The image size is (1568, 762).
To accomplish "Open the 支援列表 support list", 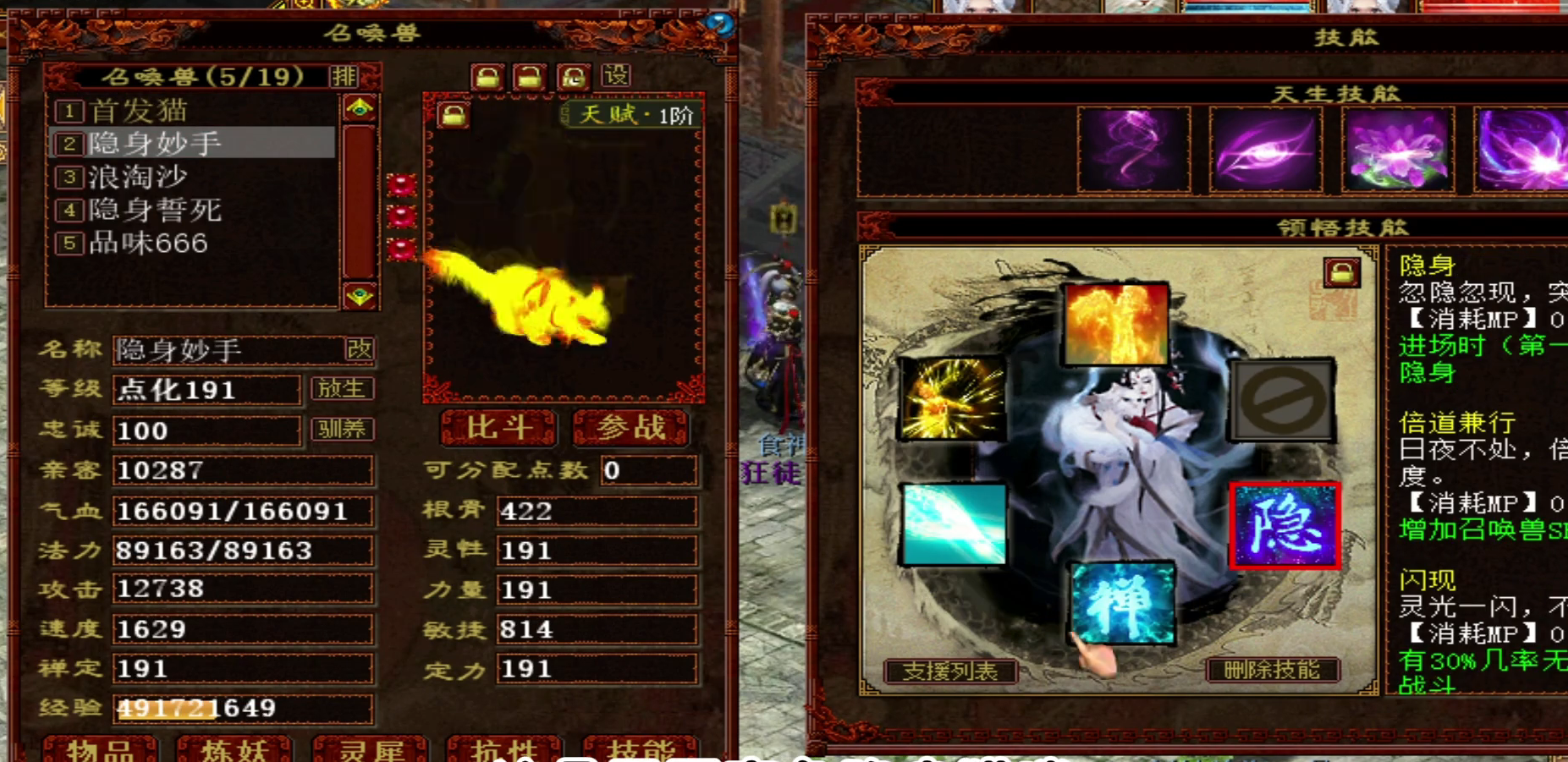I will [949, 672].
